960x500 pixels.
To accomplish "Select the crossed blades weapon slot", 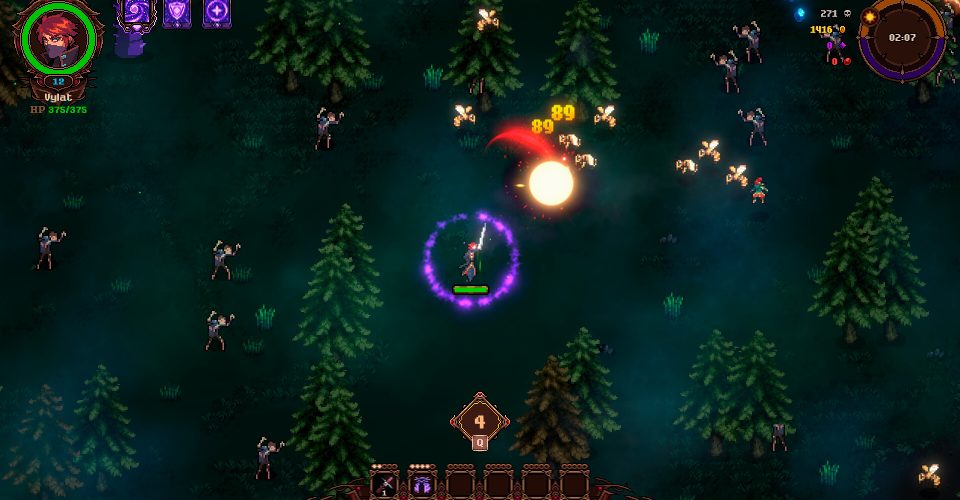I will pos(384,485).
